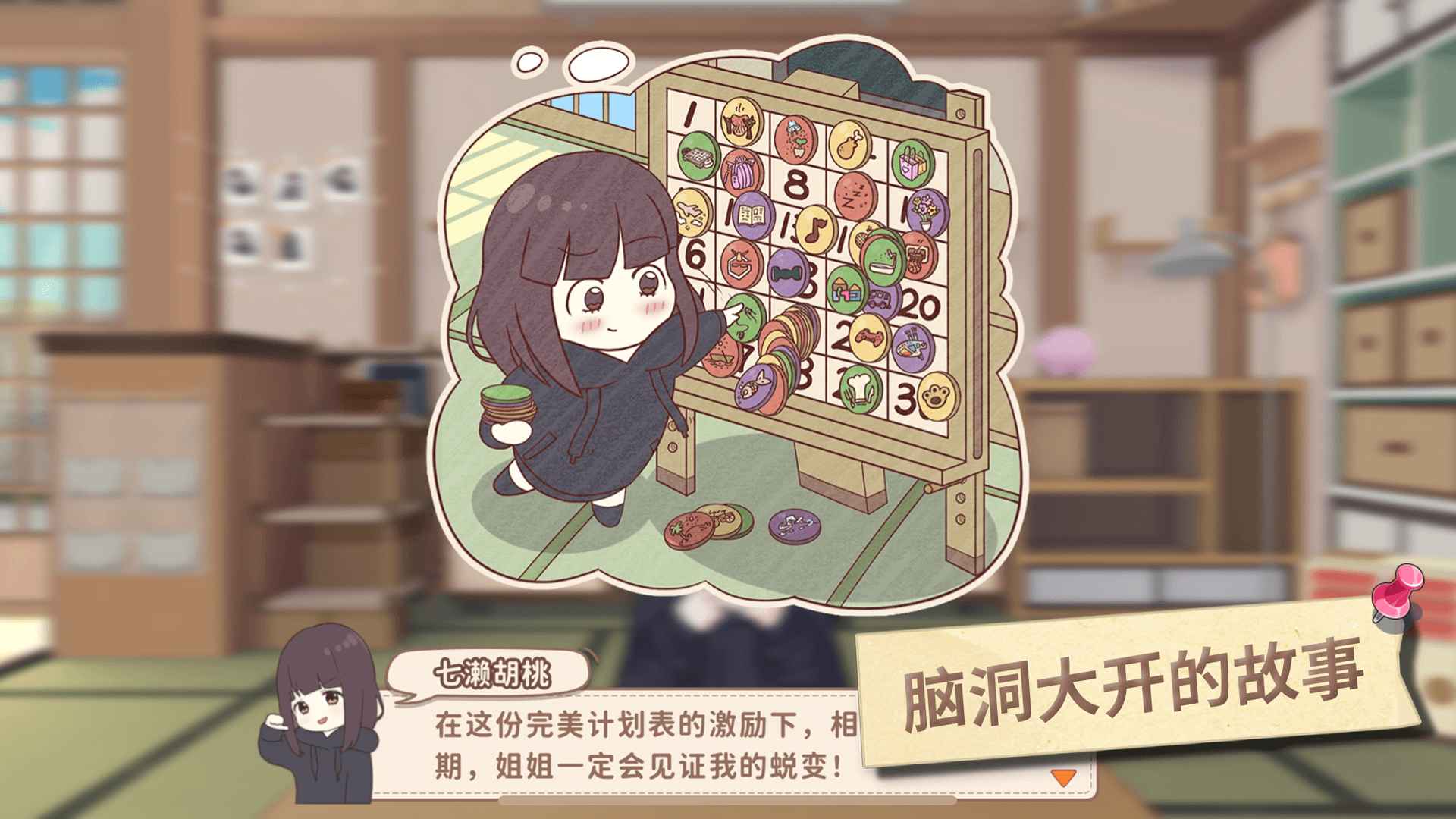1456x819 pixels.
Task: Select the flower vase token
Action: click(924, 211)
